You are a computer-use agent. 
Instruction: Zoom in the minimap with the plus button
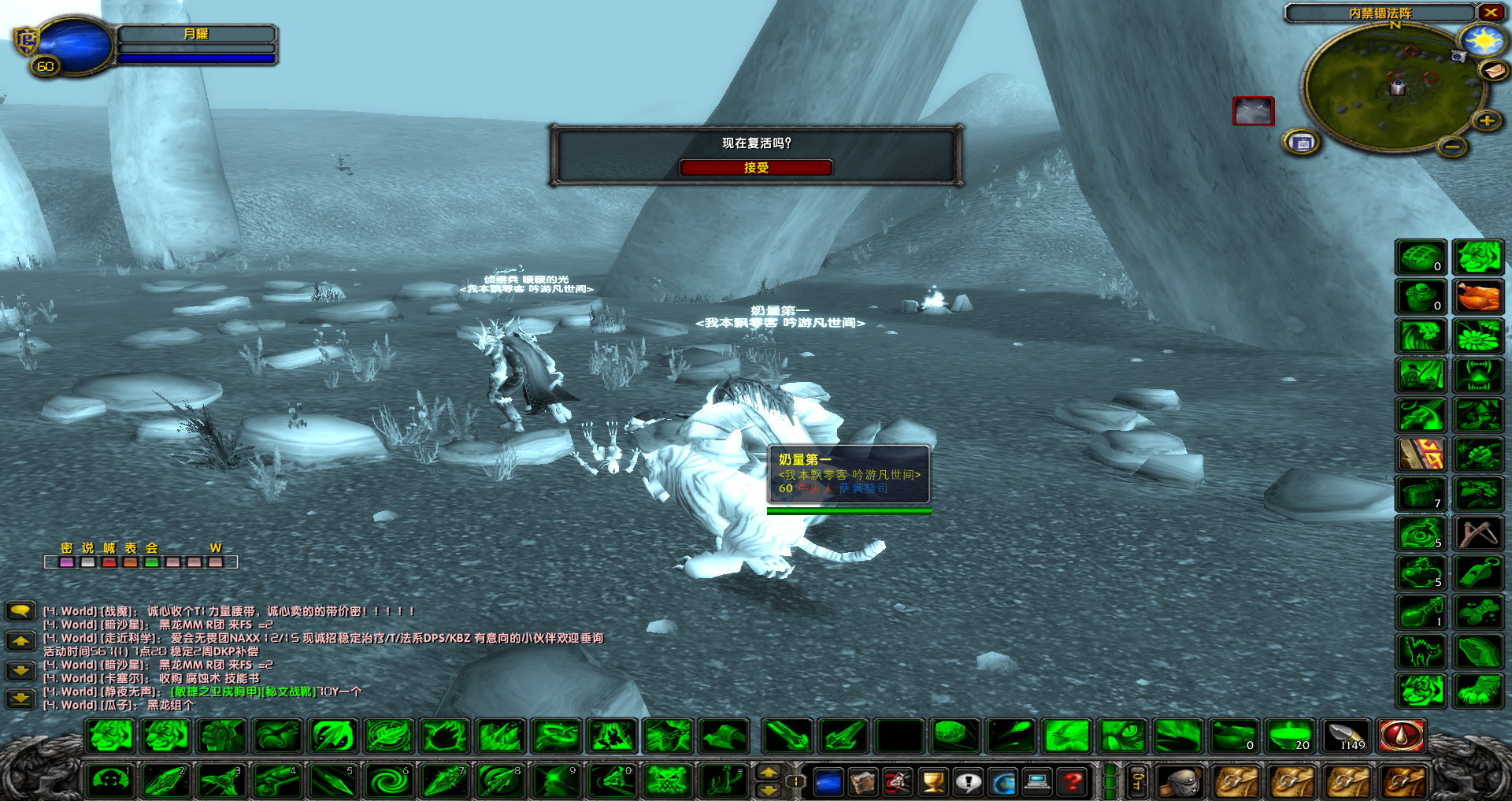pyautogui.click(x=1485, y=121)
